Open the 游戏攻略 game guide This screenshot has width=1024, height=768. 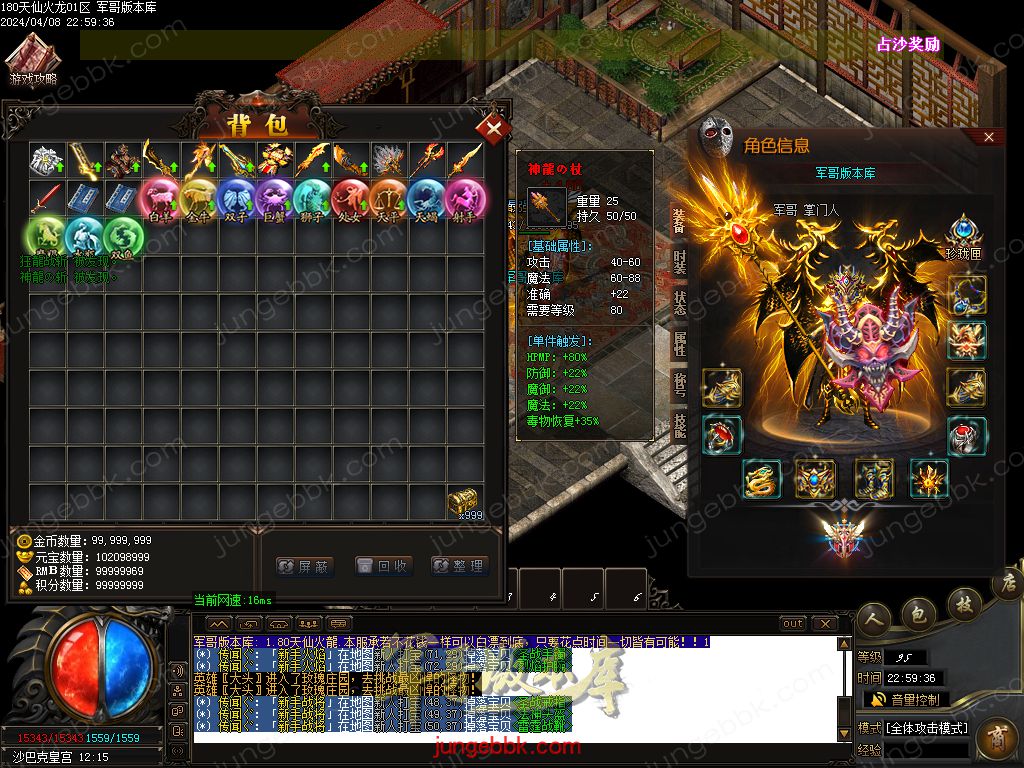pyautogui.click(x=34, y=60)
